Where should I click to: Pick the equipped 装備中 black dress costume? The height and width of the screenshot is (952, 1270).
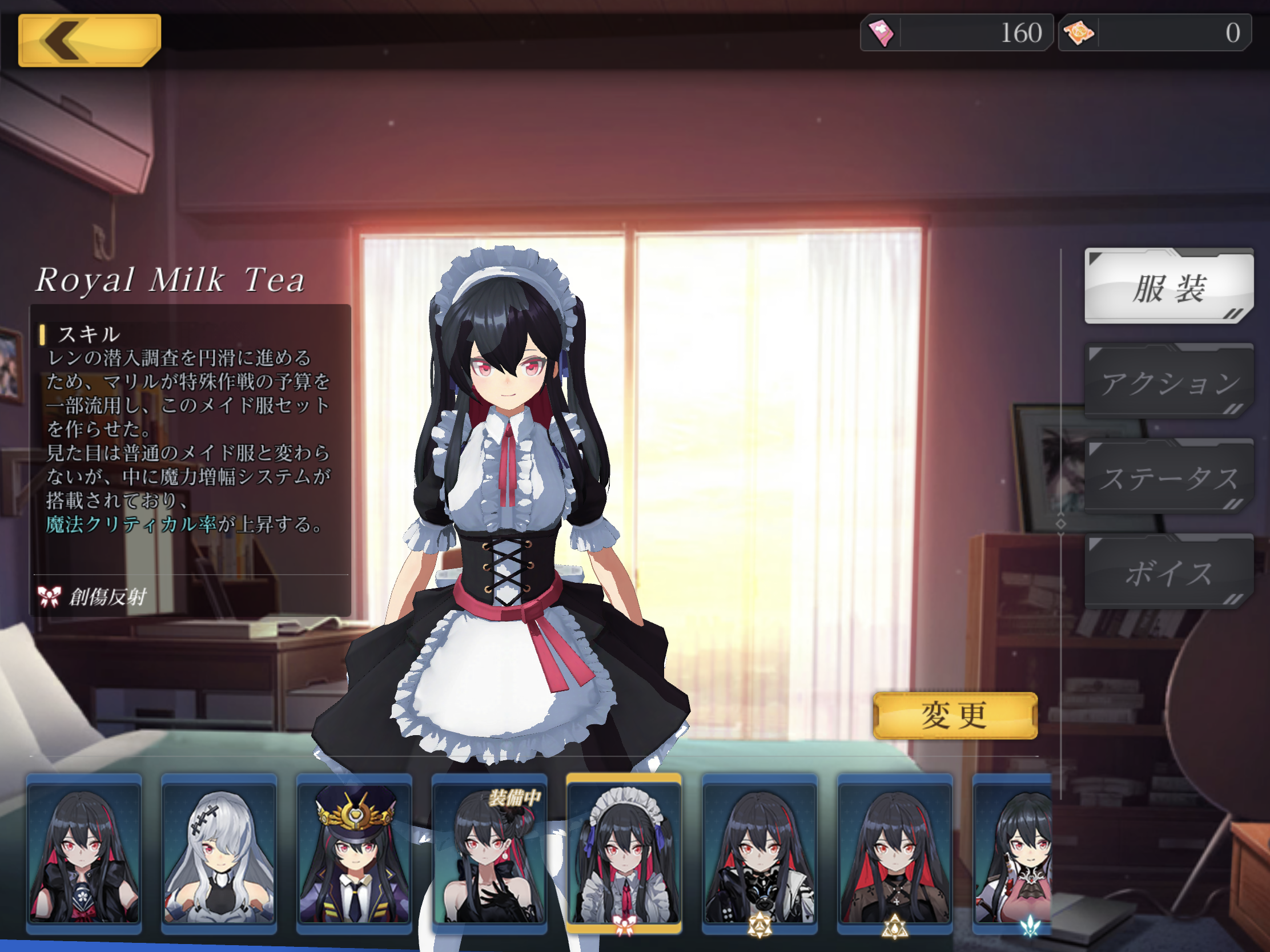coord(489,853)
